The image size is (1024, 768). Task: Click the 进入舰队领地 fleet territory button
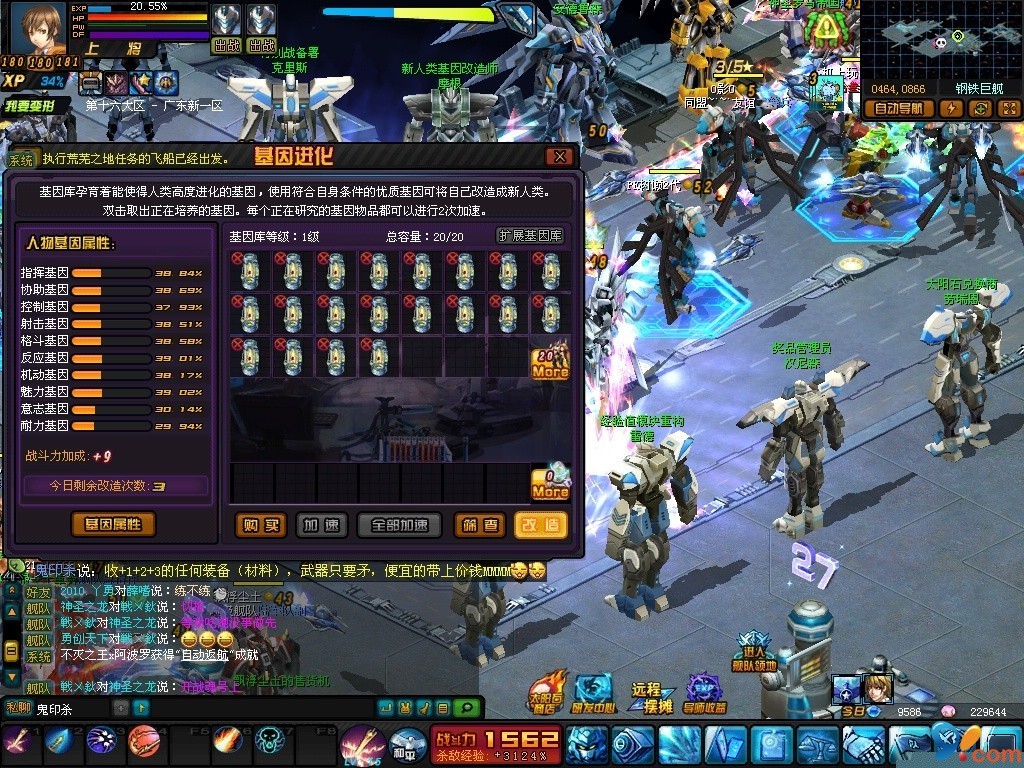click(753, 650)
